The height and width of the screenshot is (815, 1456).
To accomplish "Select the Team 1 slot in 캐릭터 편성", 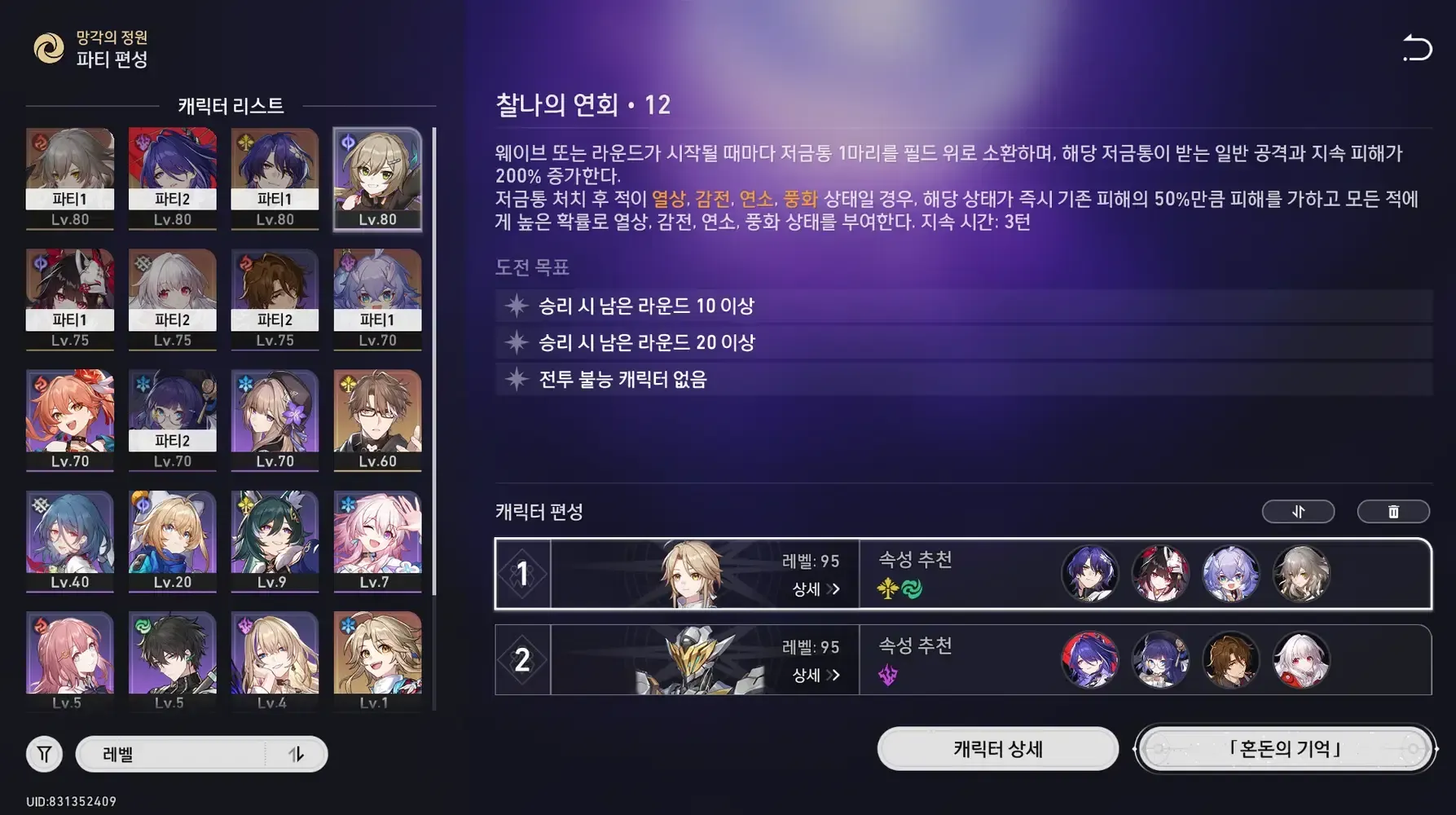I will tap(523, 574).
